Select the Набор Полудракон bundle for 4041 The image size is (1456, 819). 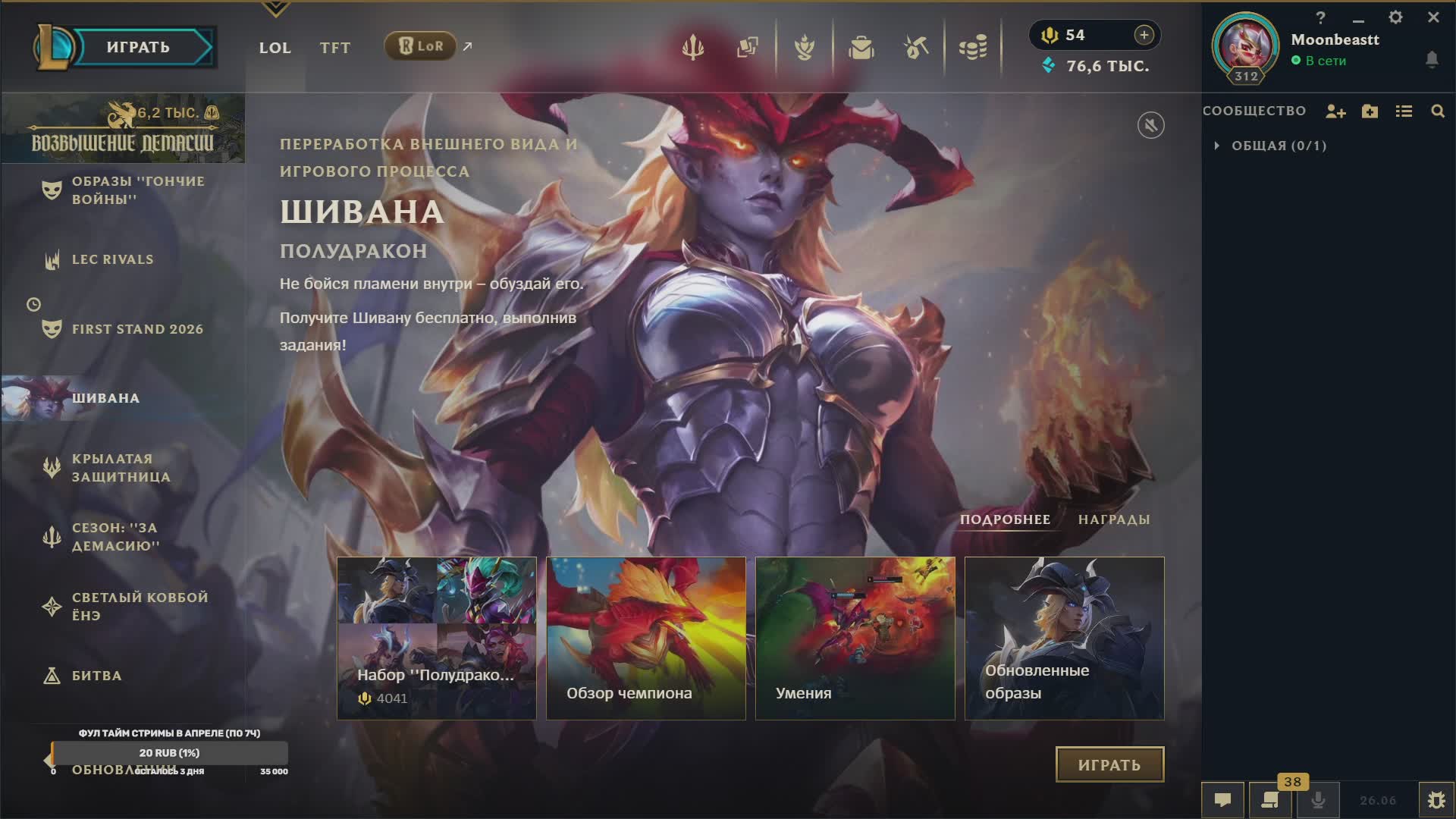click(436, 638)
